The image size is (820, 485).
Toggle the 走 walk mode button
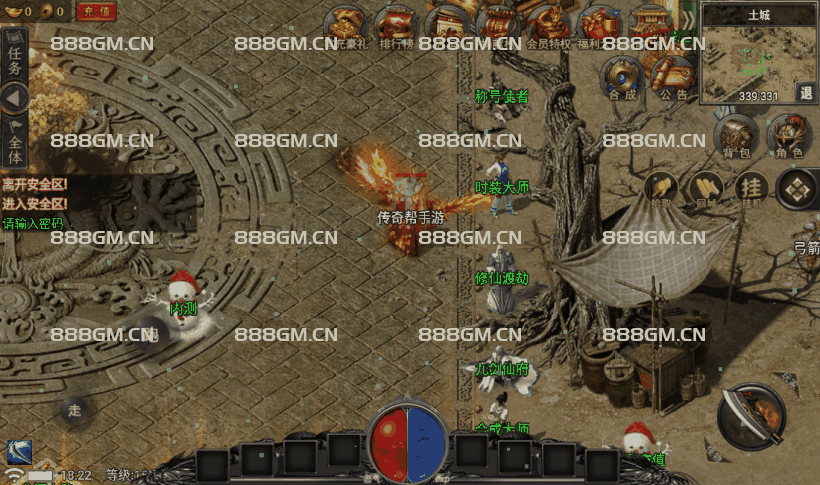click(x=74, y=410)
